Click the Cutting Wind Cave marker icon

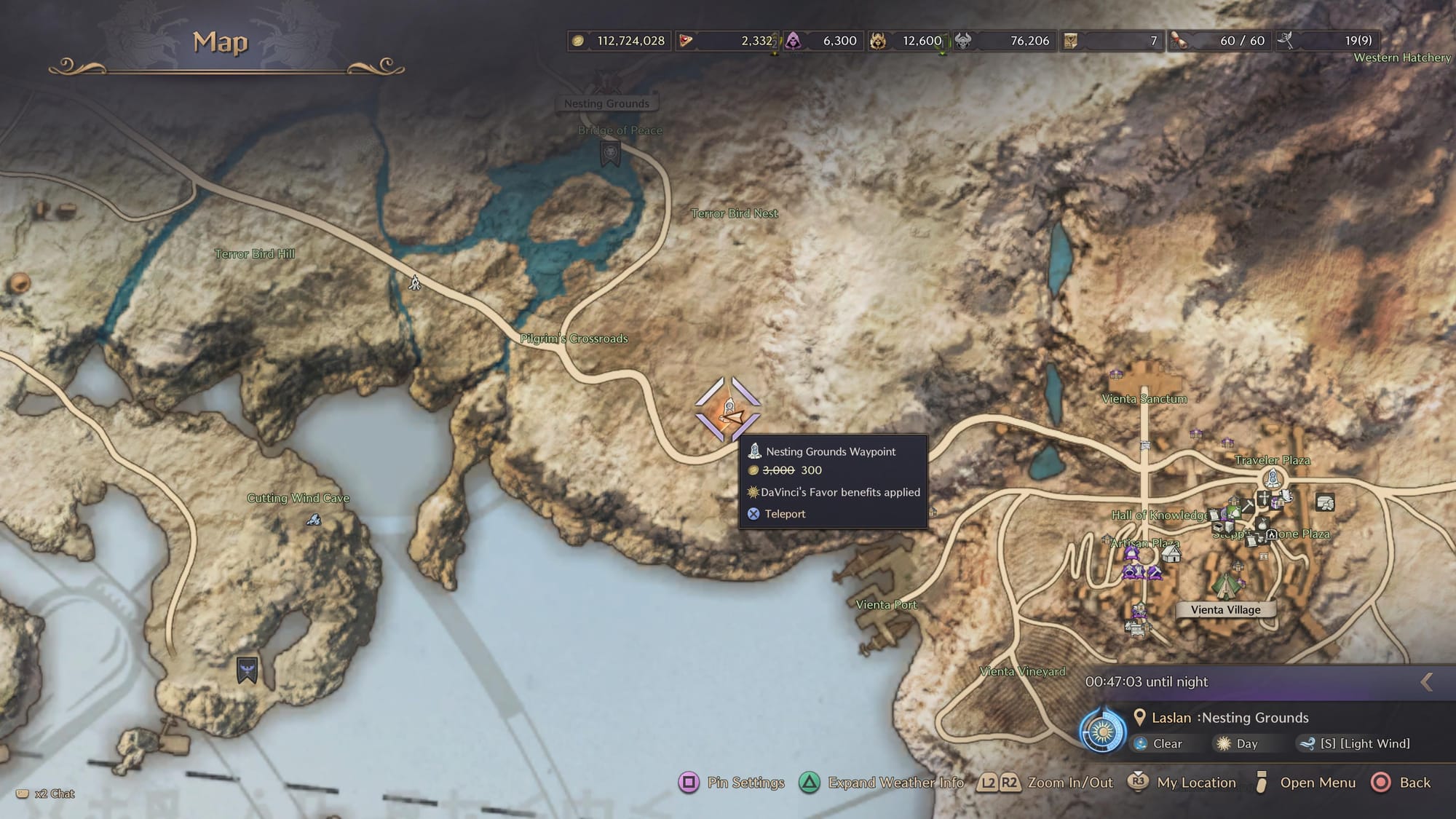pyautogui.click(x=314, y=520)
